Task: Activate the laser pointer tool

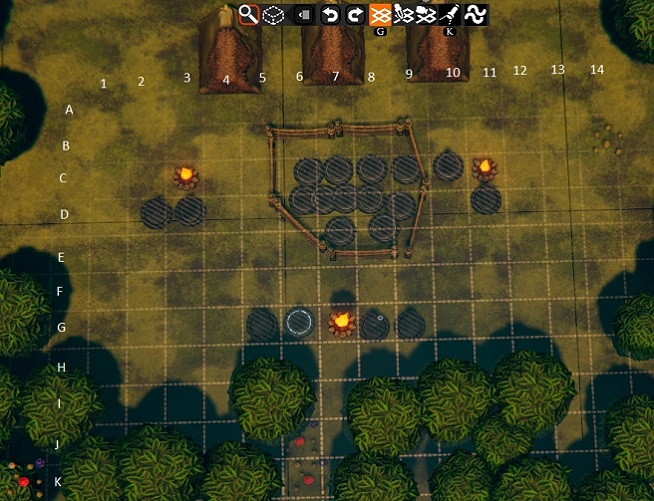Action: tap(449, 14)
